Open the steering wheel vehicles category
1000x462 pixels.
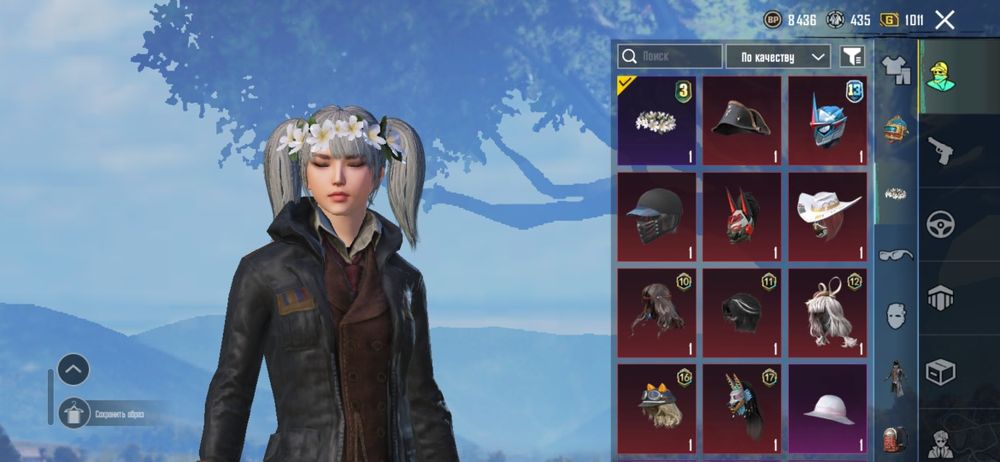point(940,224)
